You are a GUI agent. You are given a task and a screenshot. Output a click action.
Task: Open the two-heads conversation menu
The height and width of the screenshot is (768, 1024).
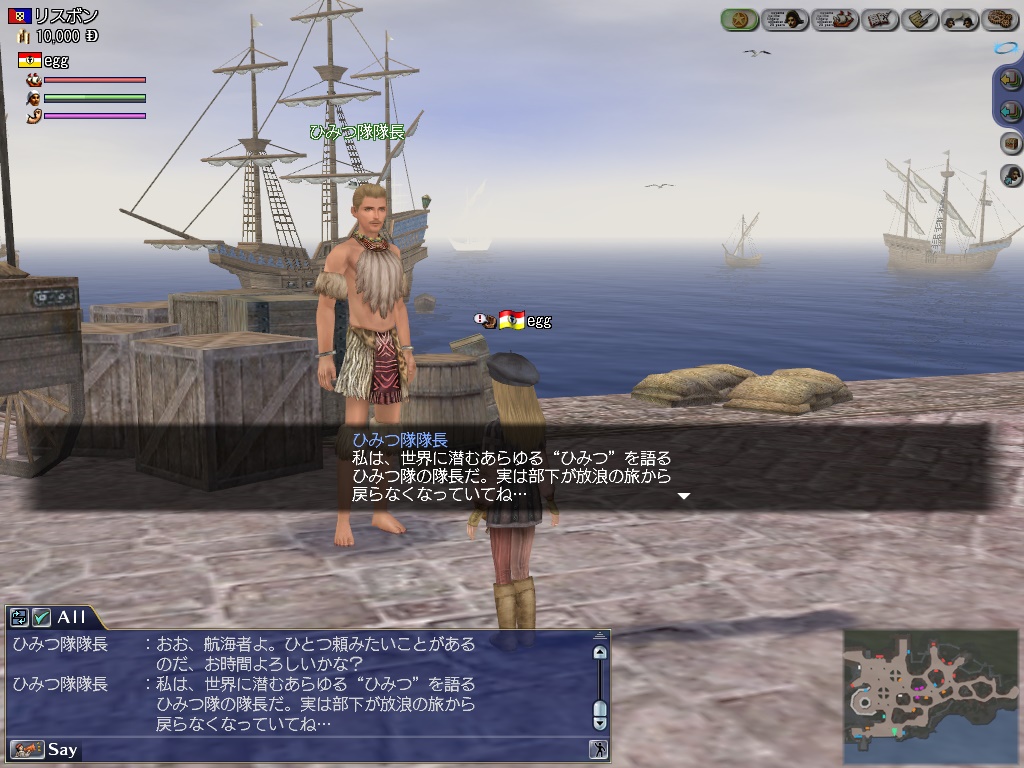point(960,19)
